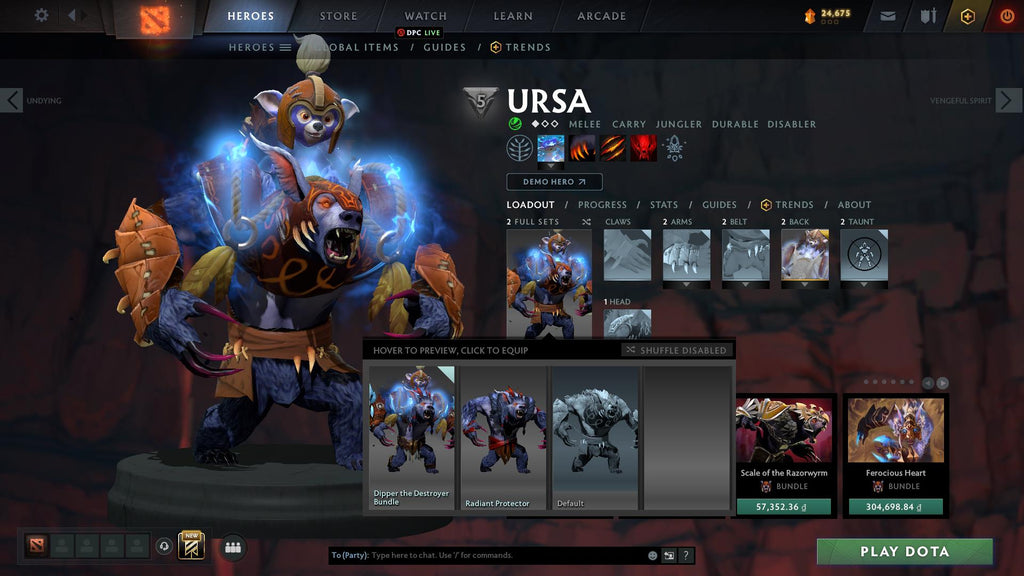The height and width of the screenshot is (576, 1024).
Task: Open the settings gear menu
Action: 41,15
